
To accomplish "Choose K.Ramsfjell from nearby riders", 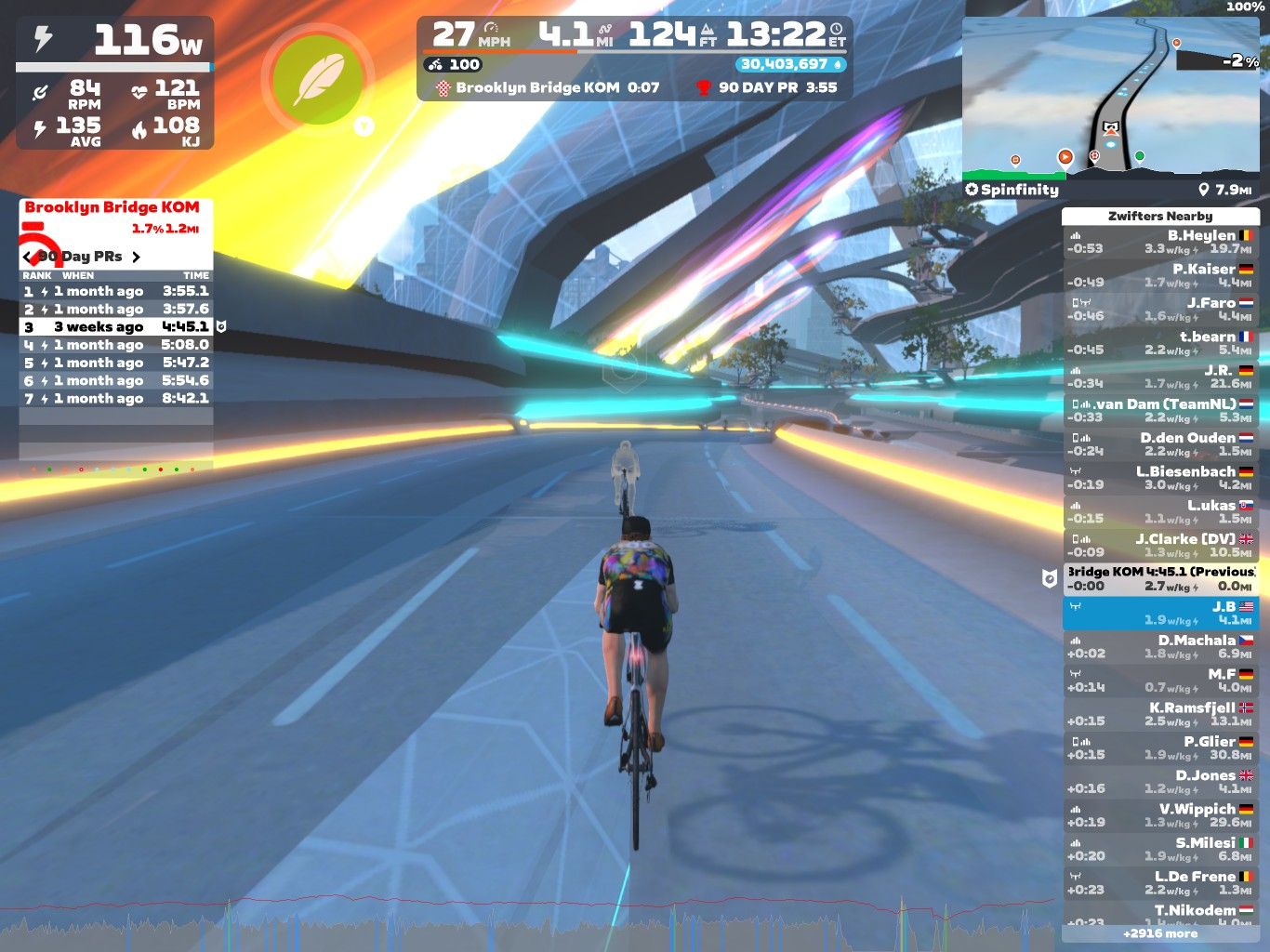I will (1160, 714).
